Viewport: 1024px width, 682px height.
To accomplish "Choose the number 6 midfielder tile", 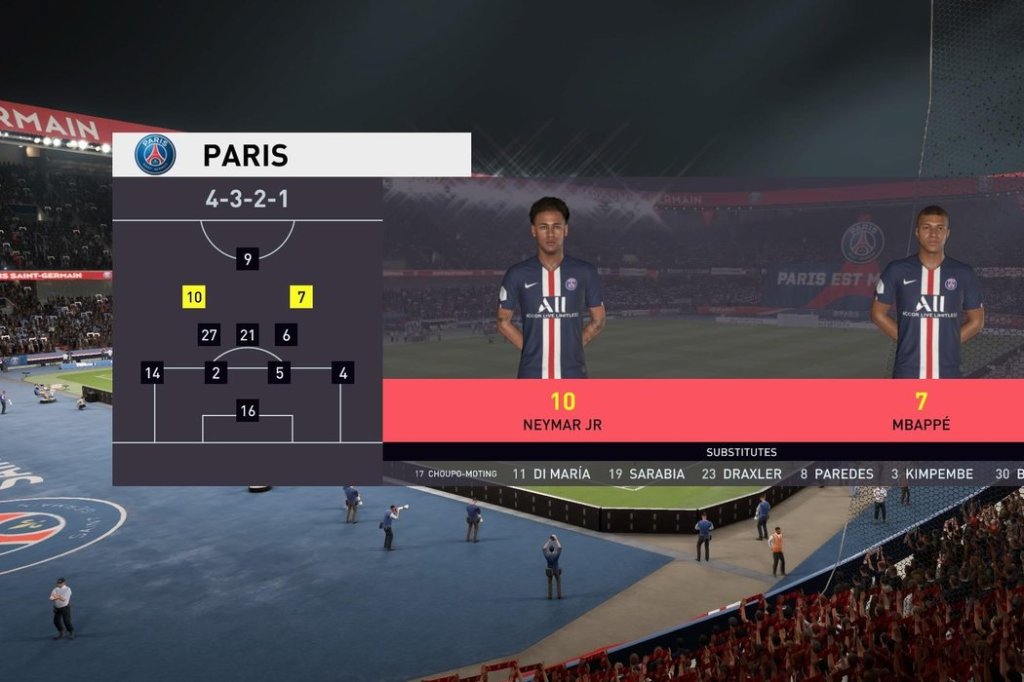I will click(x=286, y=335).
